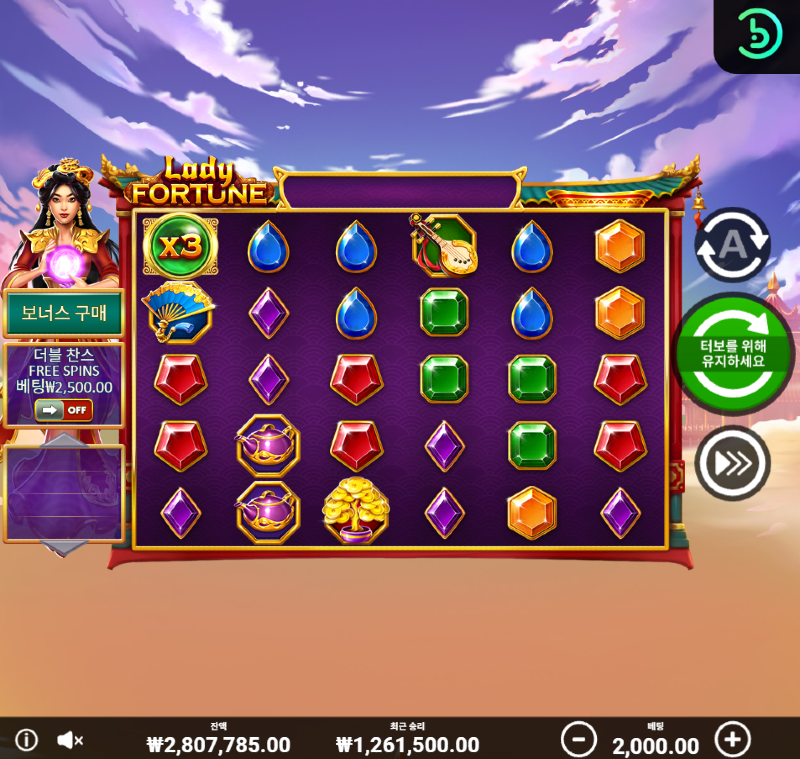This screenshot has height=759, width=800.
Task: Open the bonus buy (보너스 구매) menu
Action: [x=63, y=314]
